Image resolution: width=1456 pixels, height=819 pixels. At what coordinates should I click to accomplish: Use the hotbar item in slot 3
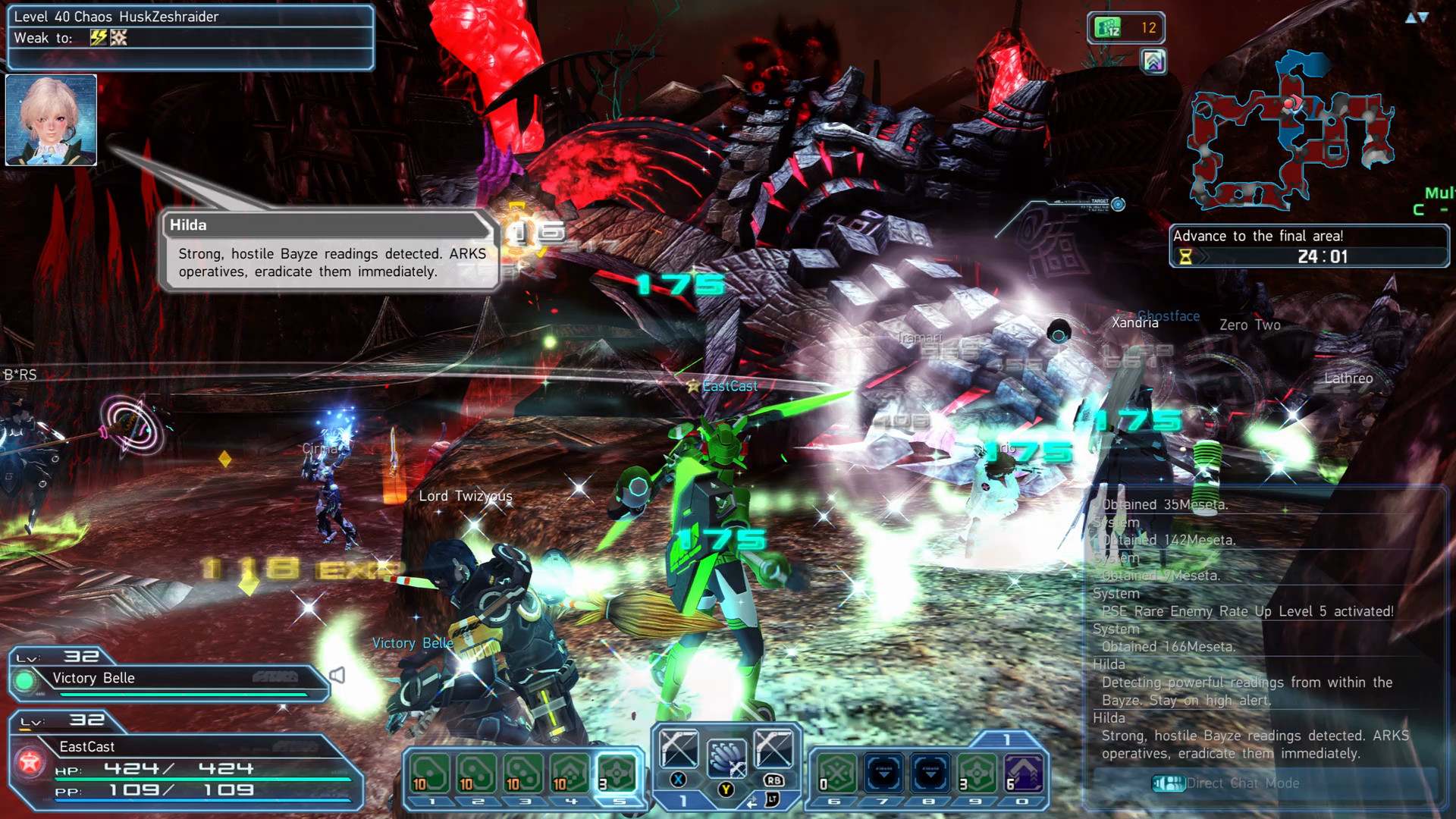(x=524, y=773)
